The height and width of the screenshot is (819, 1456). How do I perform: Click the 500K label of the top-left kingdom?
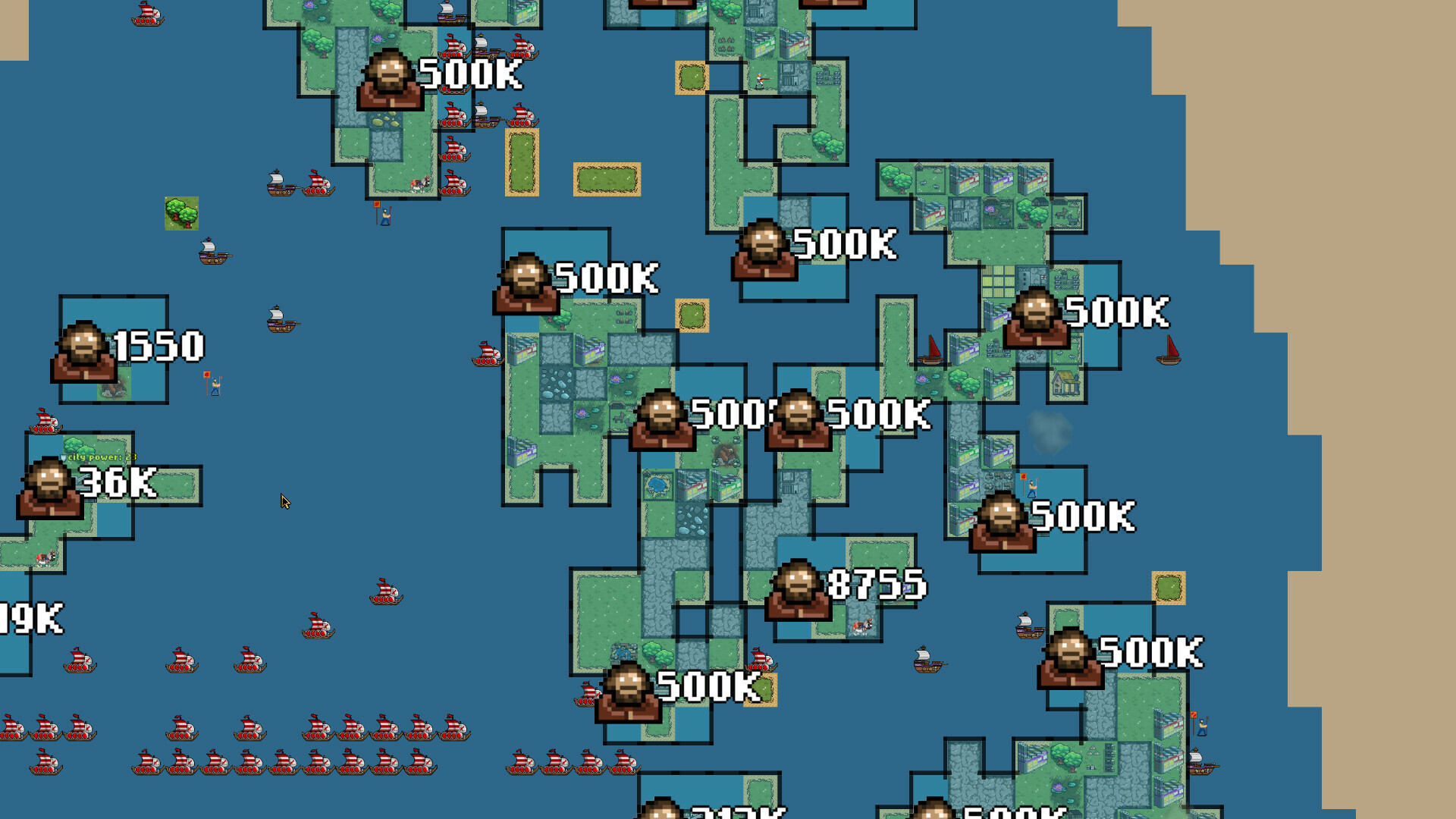[x=470, y=76]
